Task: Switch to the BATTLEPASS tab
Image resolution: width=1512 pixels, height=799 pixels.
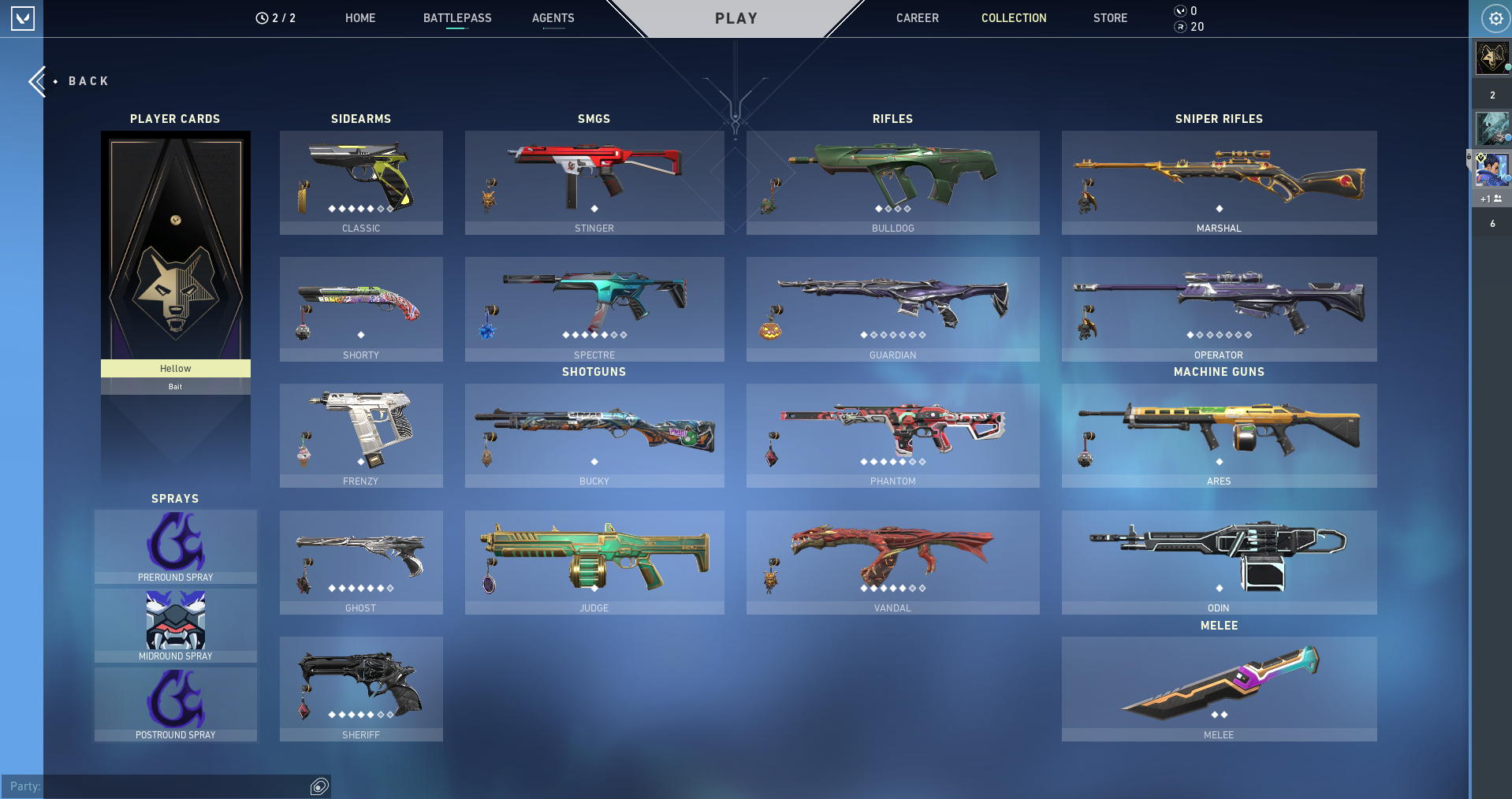Action: (x=457, y=18)
